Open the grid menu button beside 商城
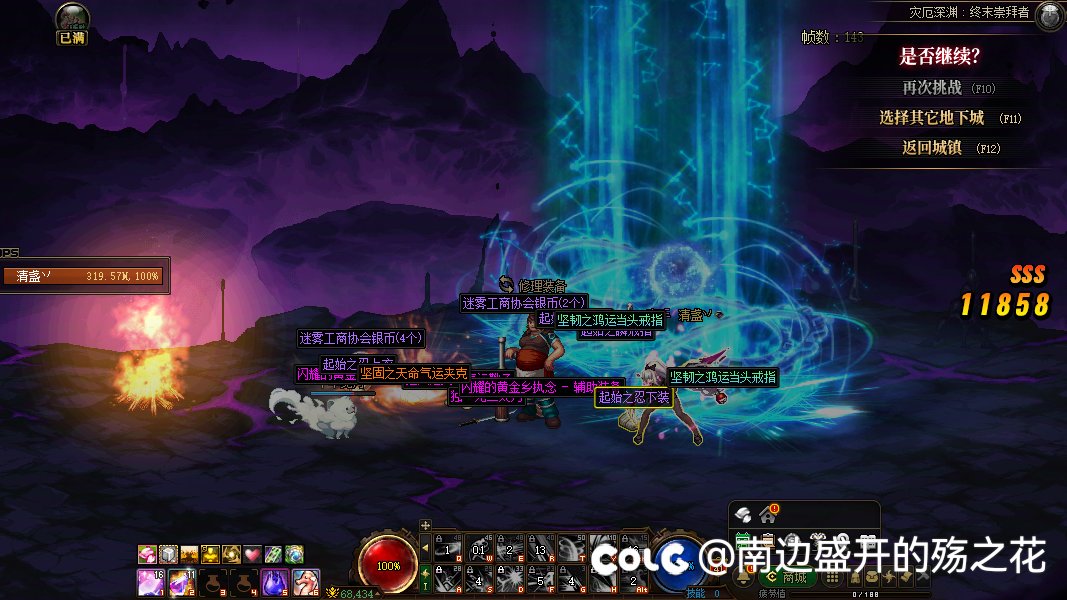The image size is (1067, 600). (832, 577)
